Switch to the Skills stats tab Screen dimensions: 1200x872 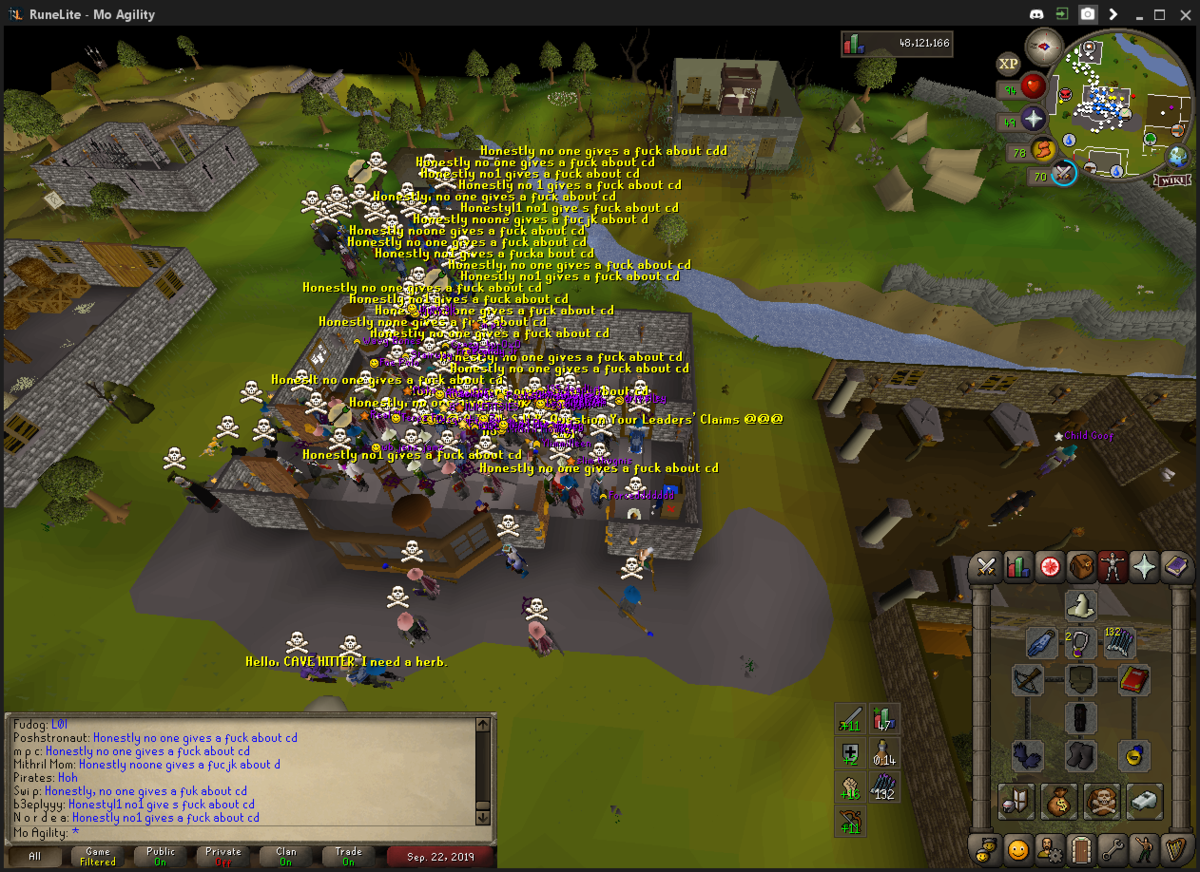(1018, 567)
